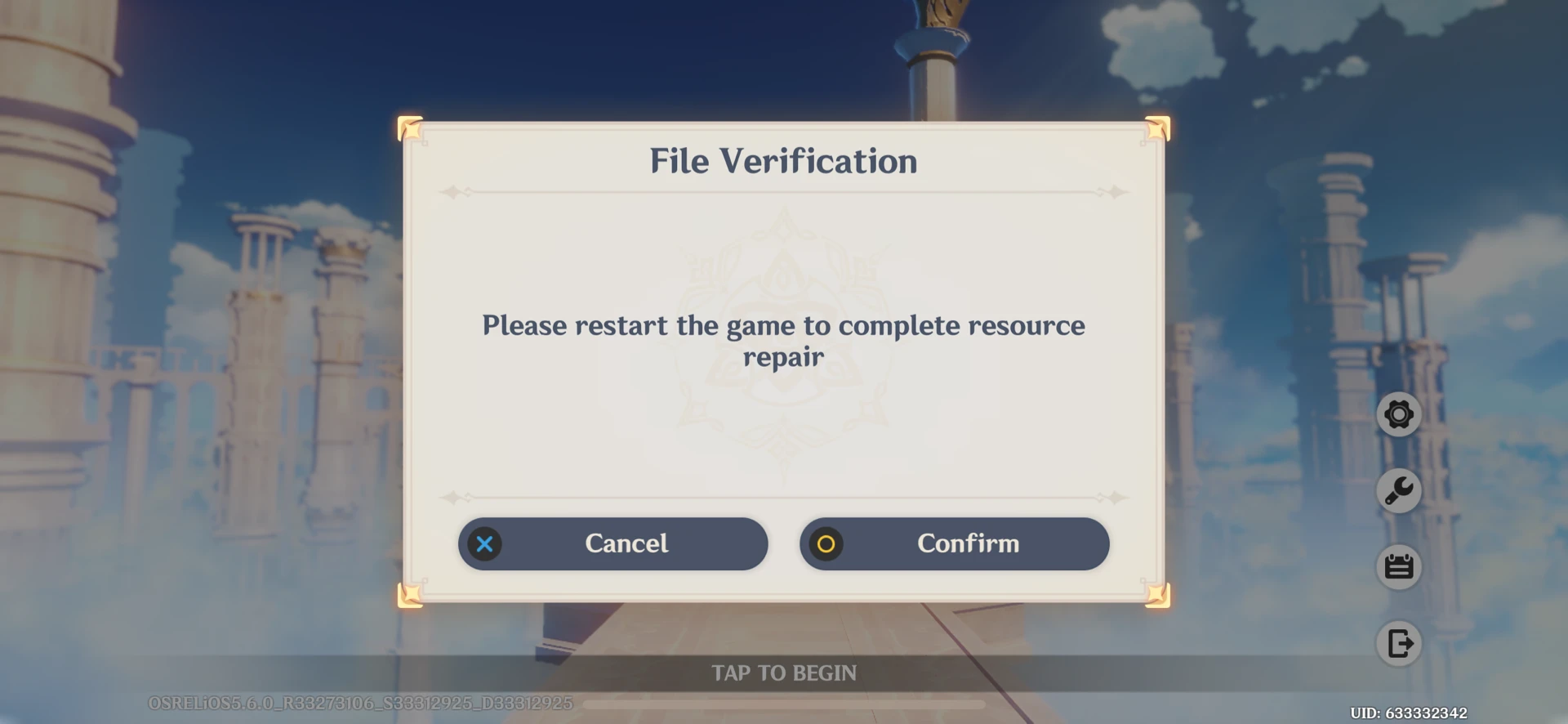Click the blue X icon inside Cancel
Viewport: 1568px width, 724px height.
(484, 544)
